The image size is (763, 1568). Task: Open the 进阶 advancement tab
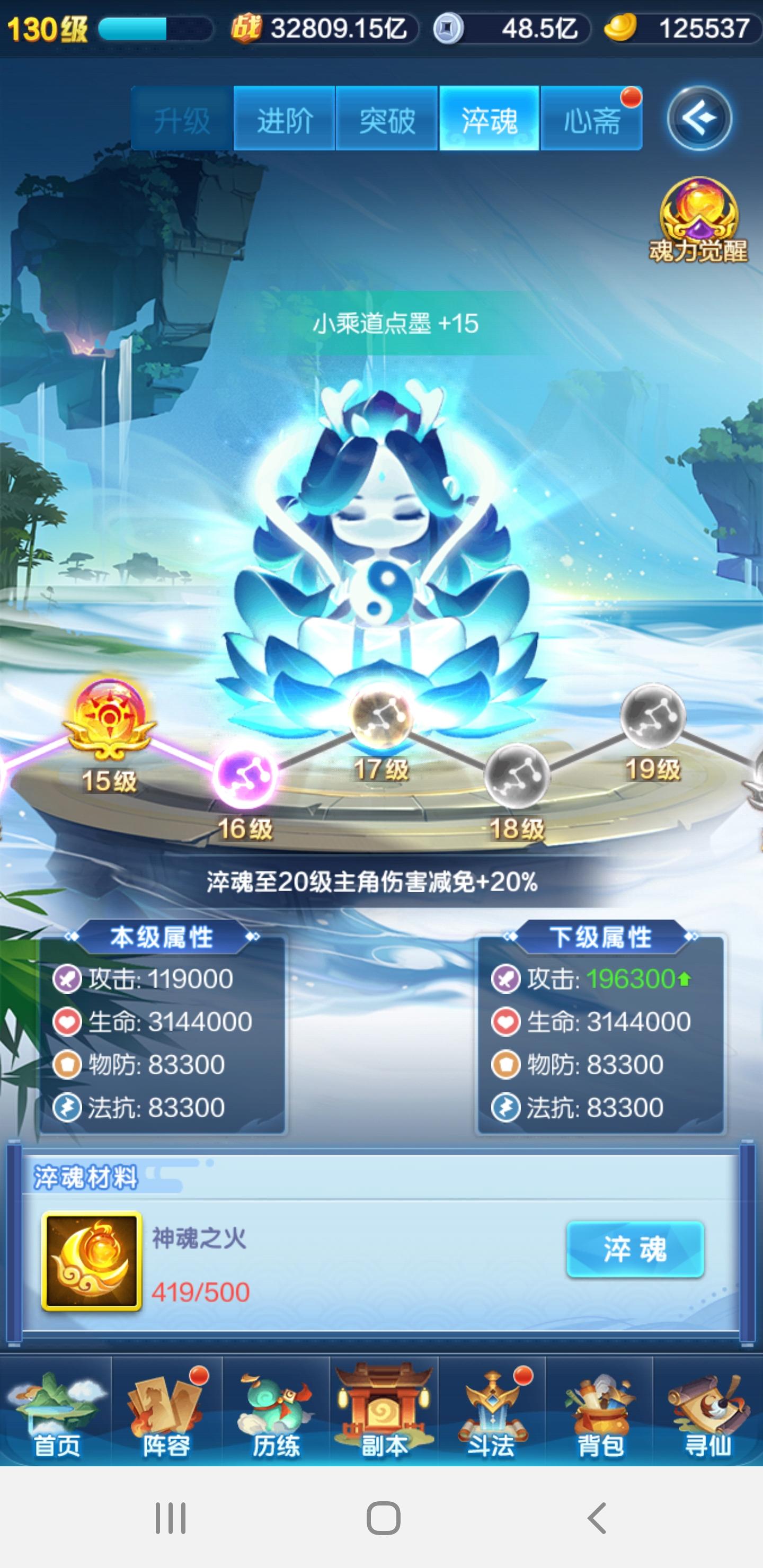[284, 119]
